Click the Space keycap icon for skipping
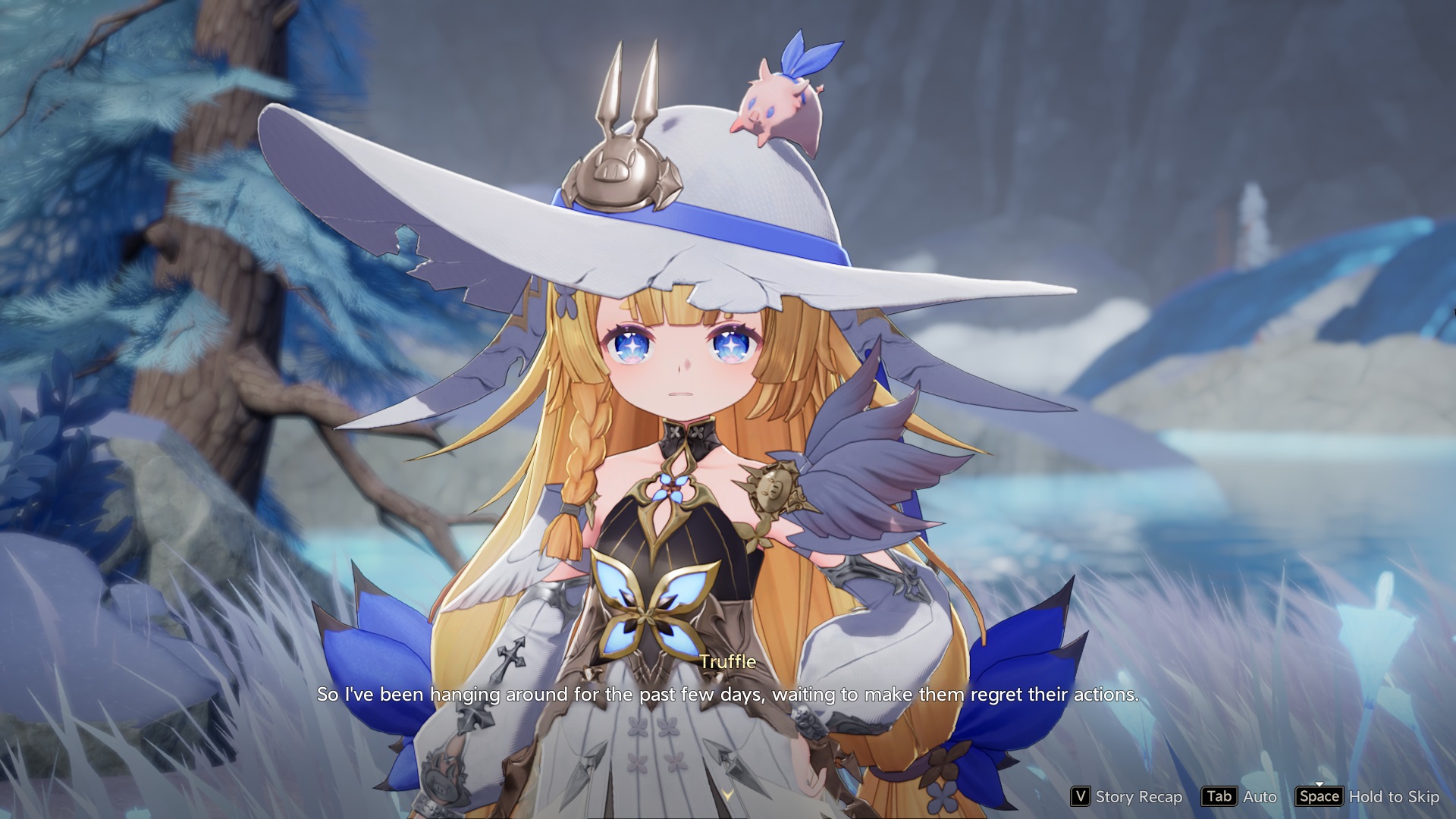This screenshot has width=1456, height=819. pos(1321,797)
